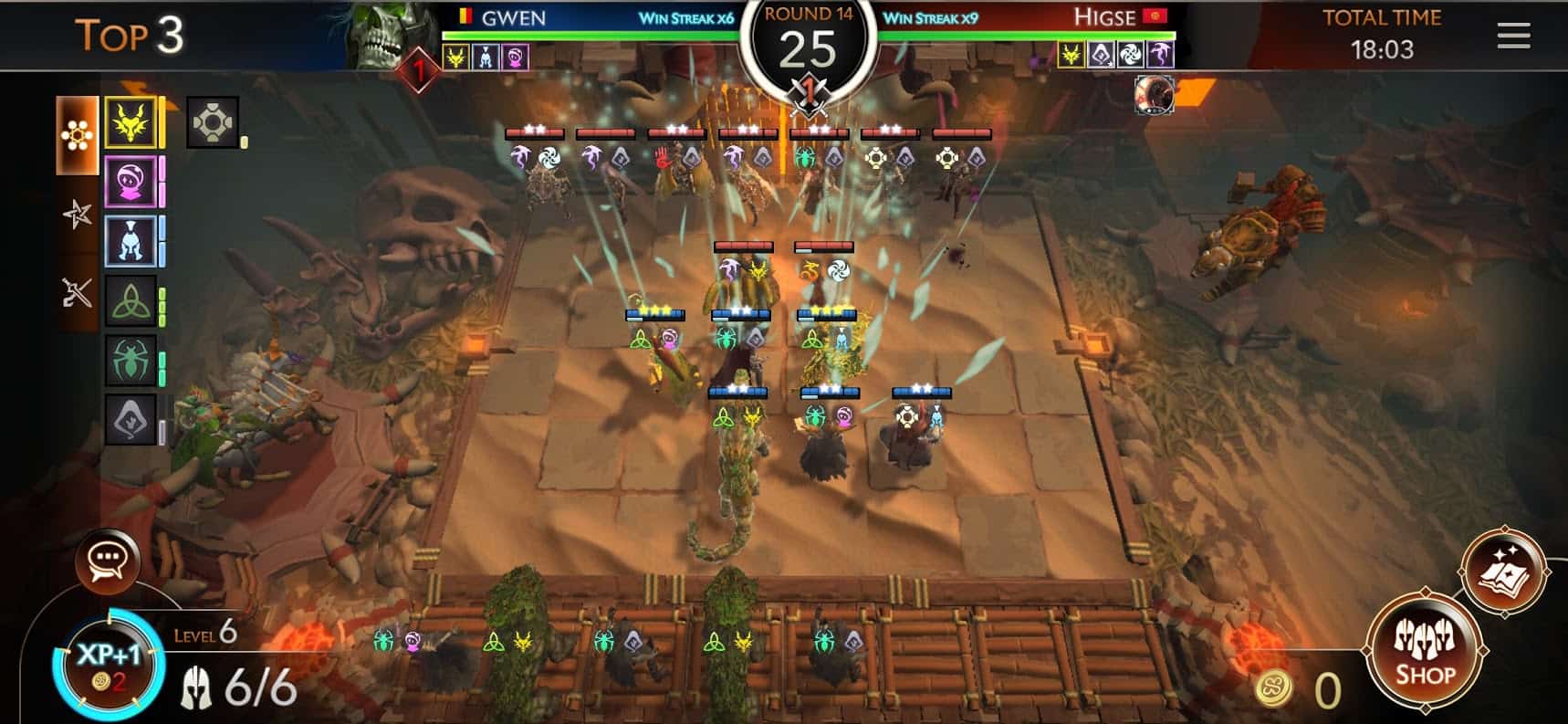Image resolution: width=1568 pixels, height=724 pixels.
Task: Select the blue knight helmet synergy icon
Action: [x=131, y=241]
